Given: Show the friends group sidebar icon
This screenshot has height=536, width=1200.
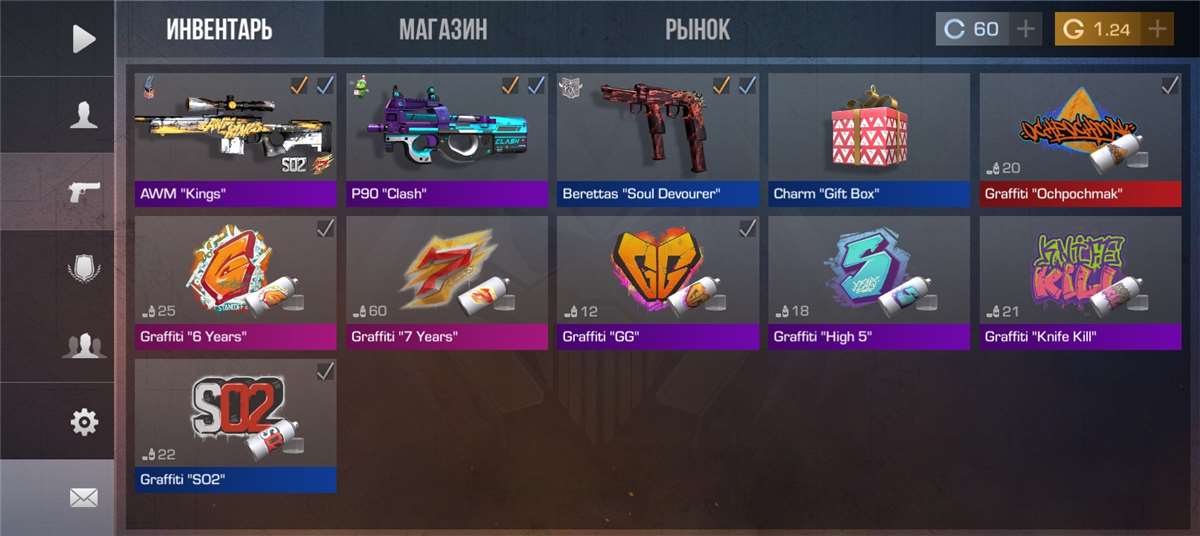Looking at the screenshot, I should pos(84,346).
